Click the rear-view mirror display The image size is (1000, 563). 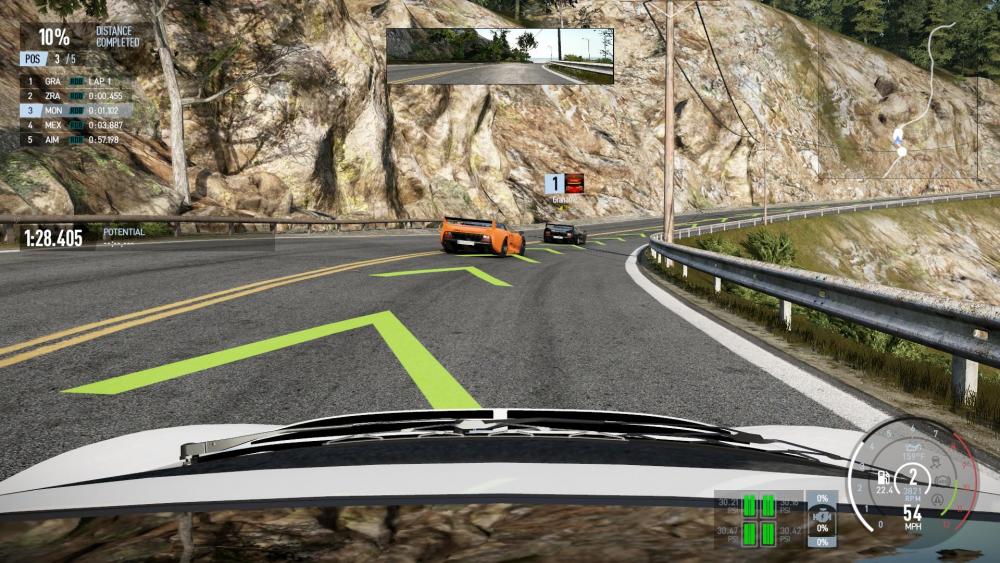[x=500, y=56]
